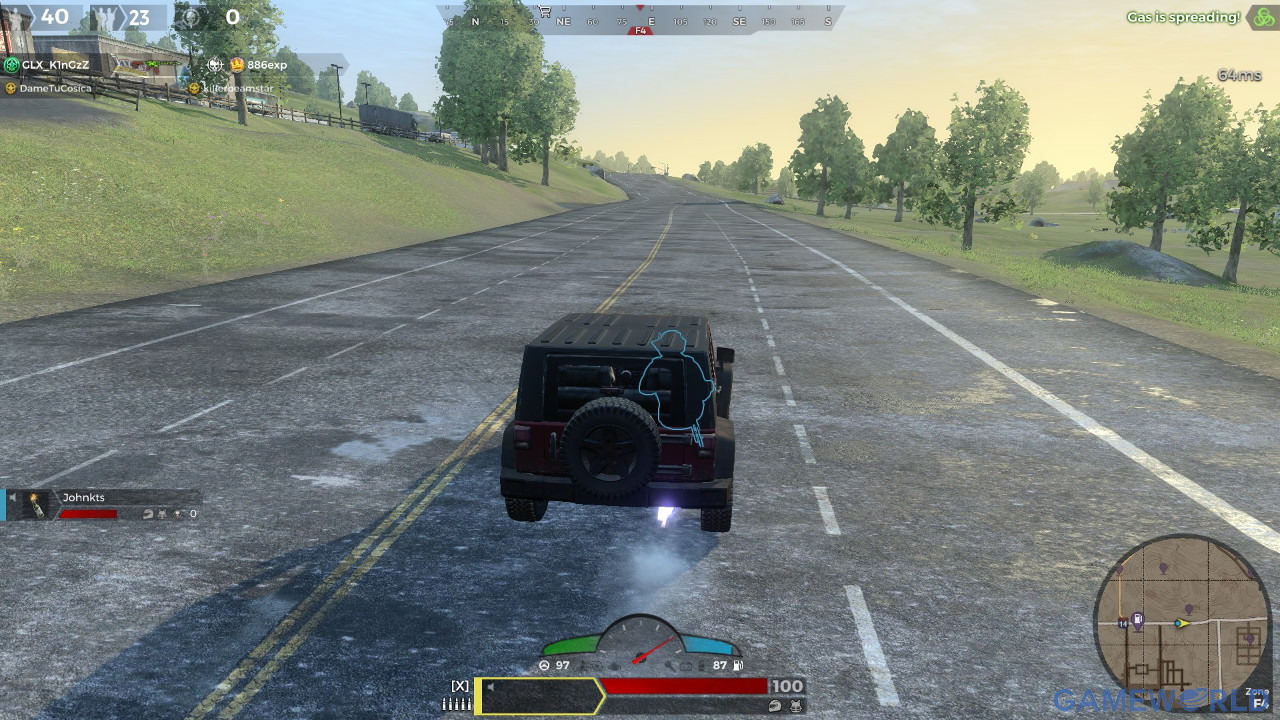The image size is (1280, 720).
Task: Click the fuel pump icon on vehicle gauge
Action: (x=738, y=665)
